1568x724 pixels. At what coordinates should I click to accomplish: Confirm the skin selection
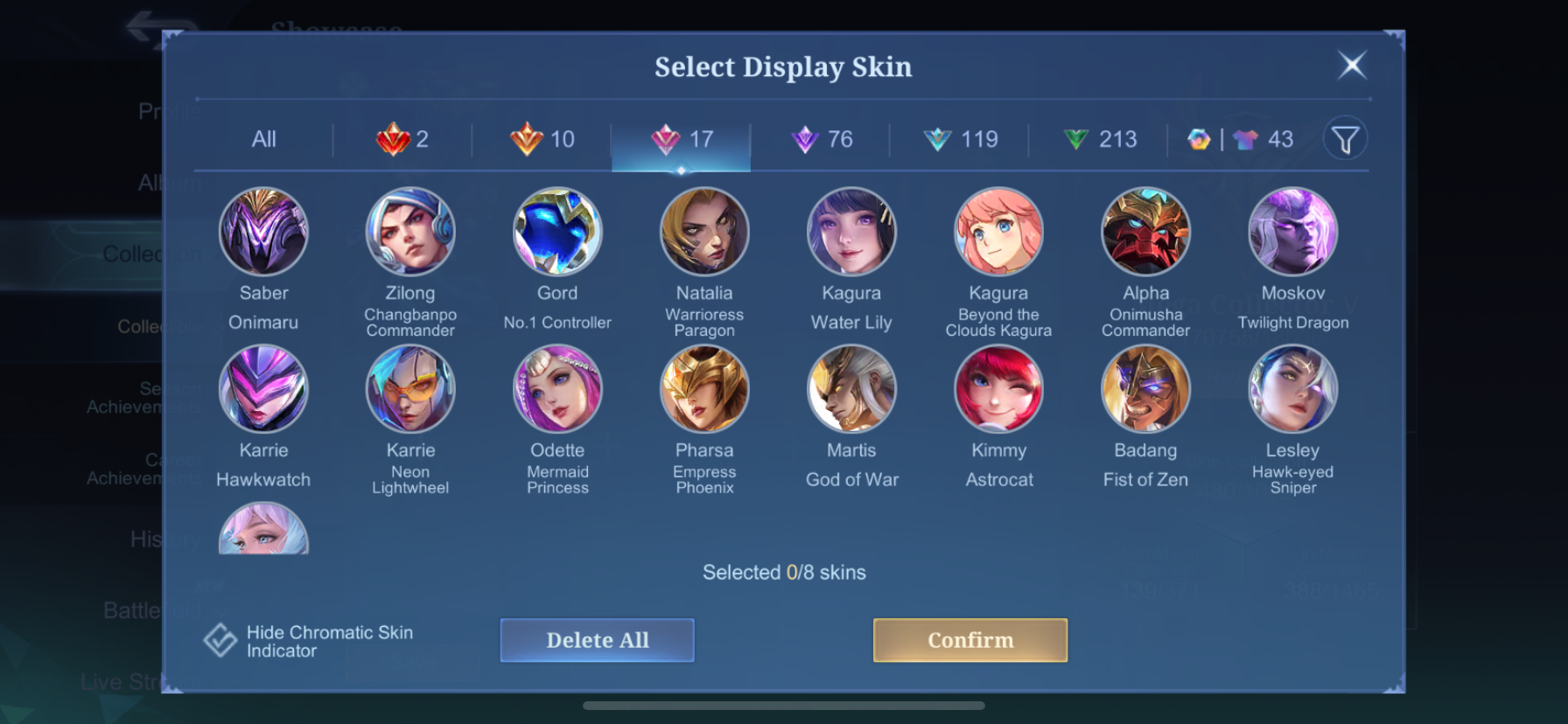tap(969, 640)
